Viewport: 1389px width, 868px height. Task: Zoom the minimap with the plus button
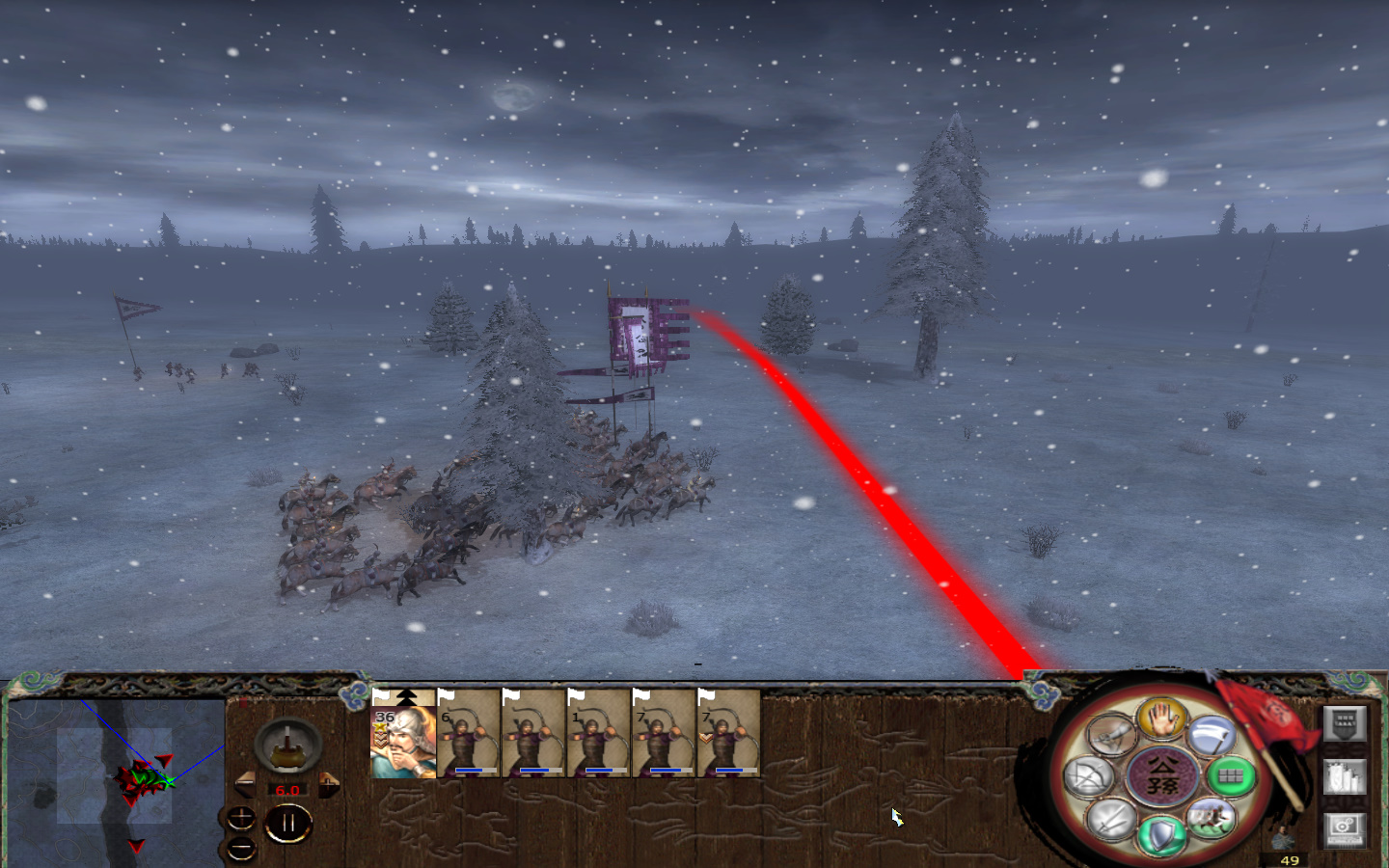(241, 818)
